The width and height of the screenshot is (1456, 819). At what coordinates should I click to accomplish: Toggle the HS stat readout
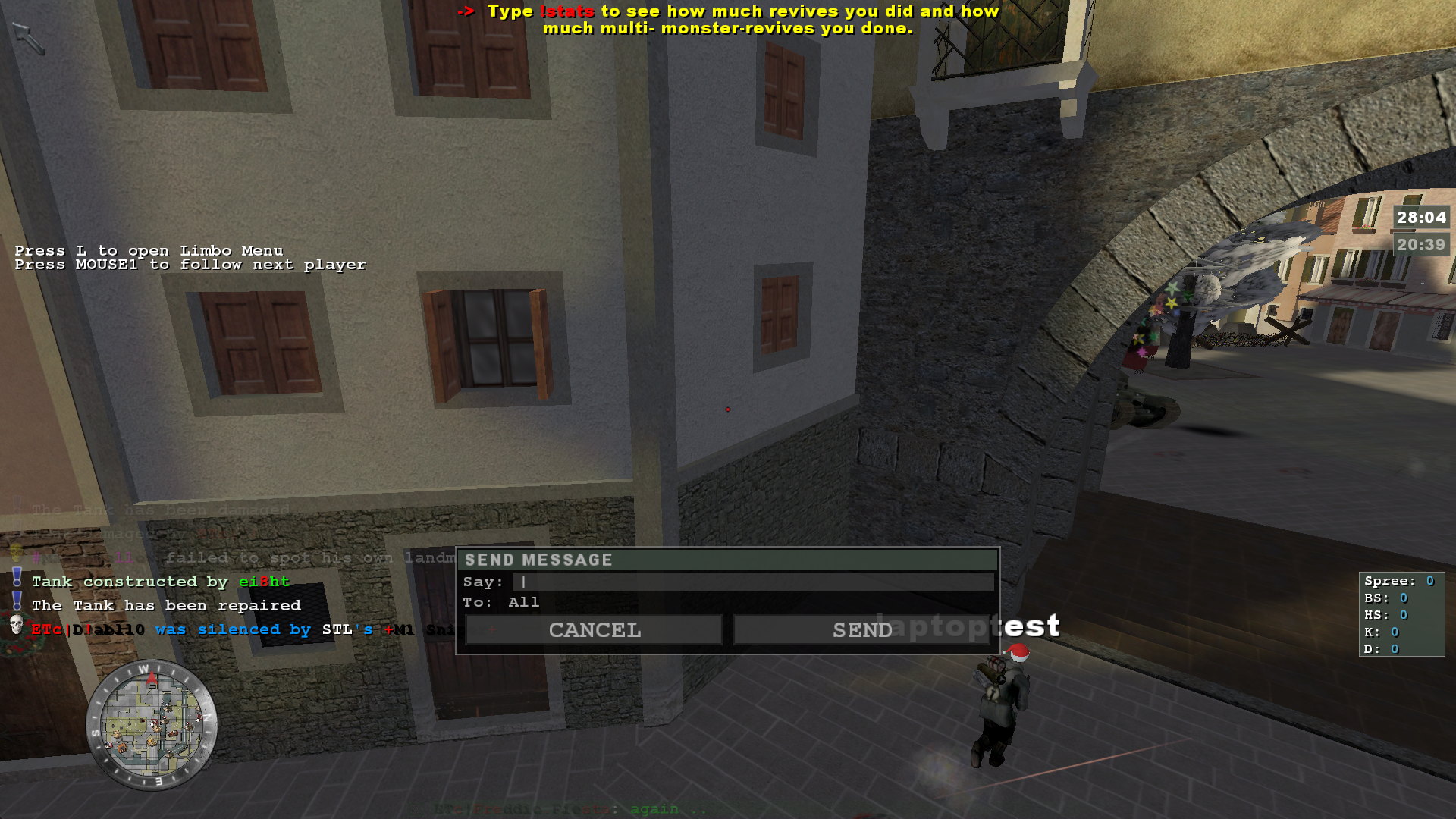tap(1385, 615)
